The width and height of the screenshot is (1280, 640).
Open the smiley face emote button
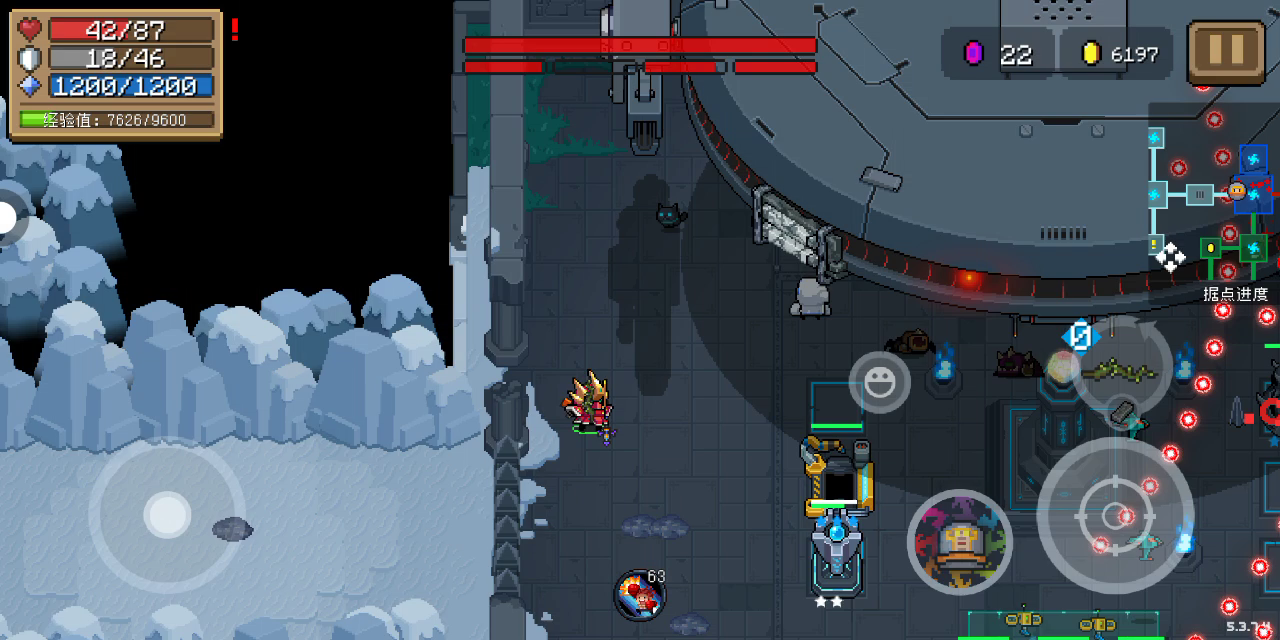click(x=880, y=382)
